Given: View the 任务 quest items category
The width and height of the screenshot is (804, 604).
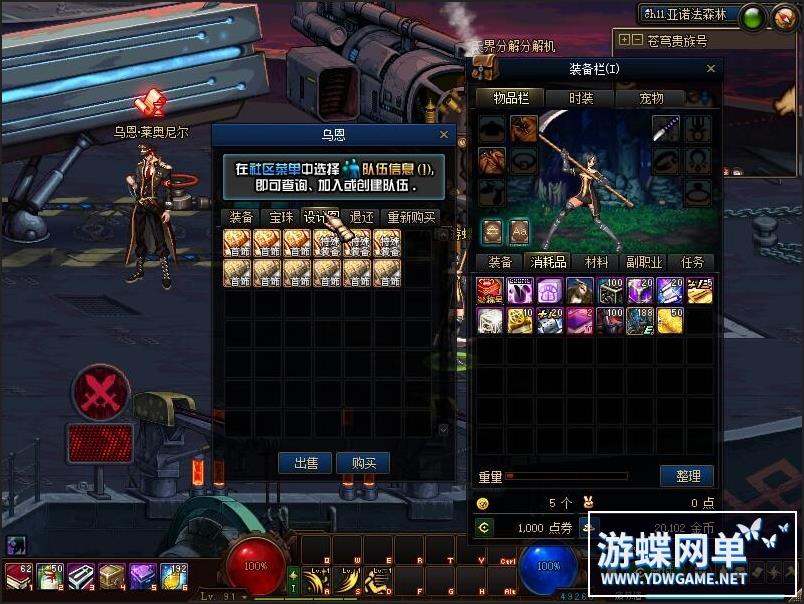Looking at the screenshot, I should [x=692, y=262].
